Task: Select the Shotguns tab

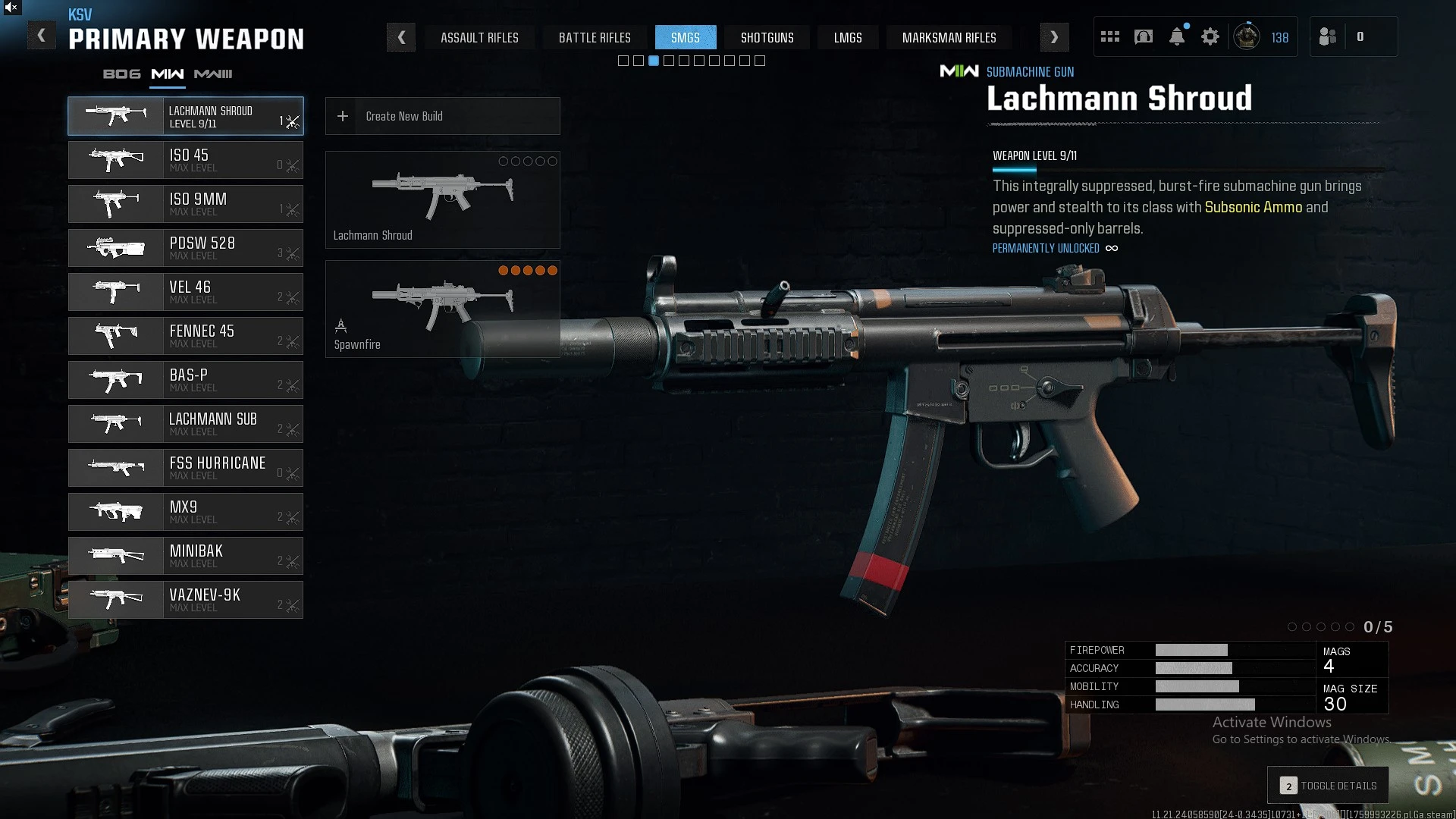Action: click(x=767, y=37)
